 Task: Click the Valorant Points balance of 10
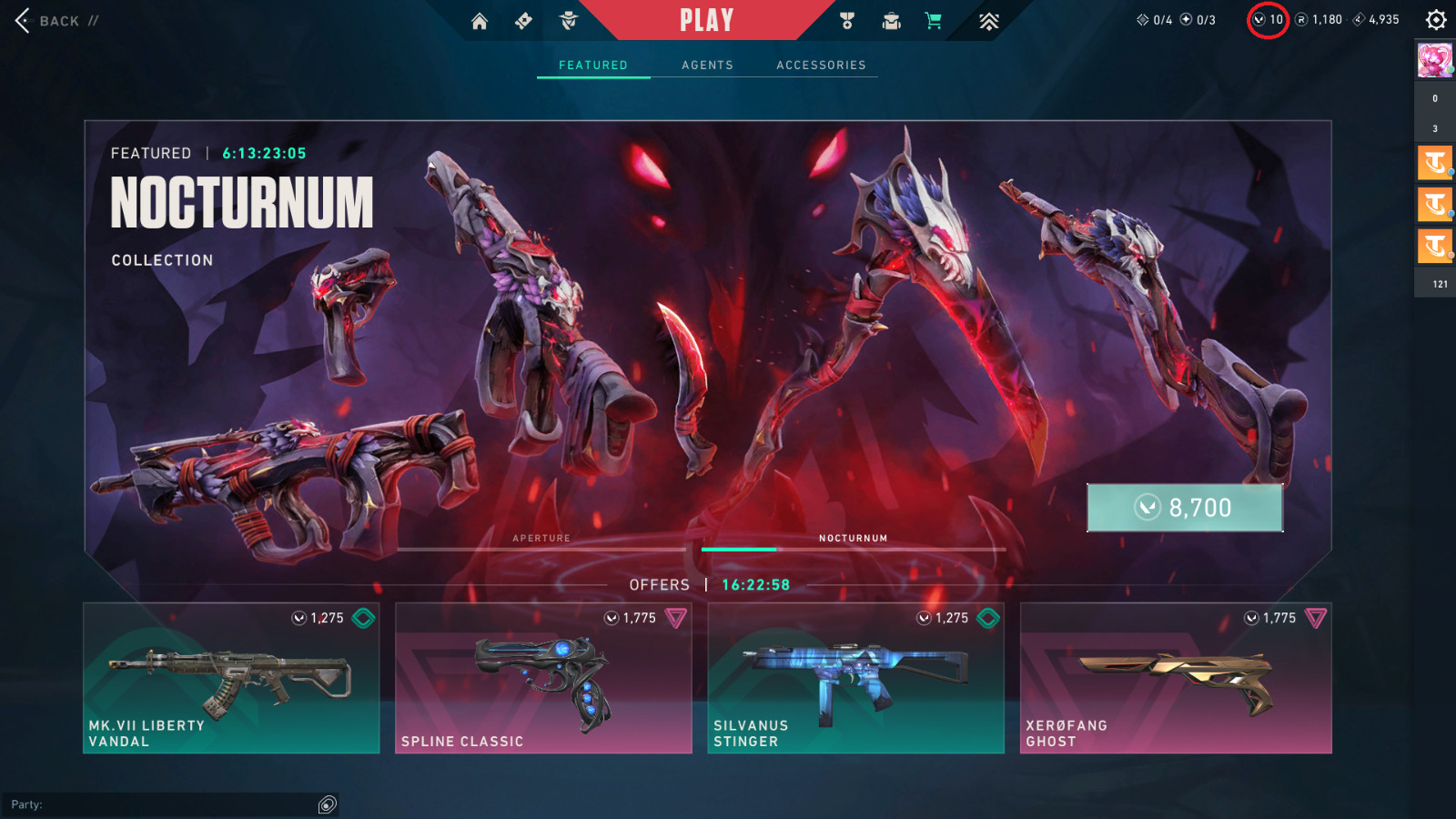pos(1268,20)
